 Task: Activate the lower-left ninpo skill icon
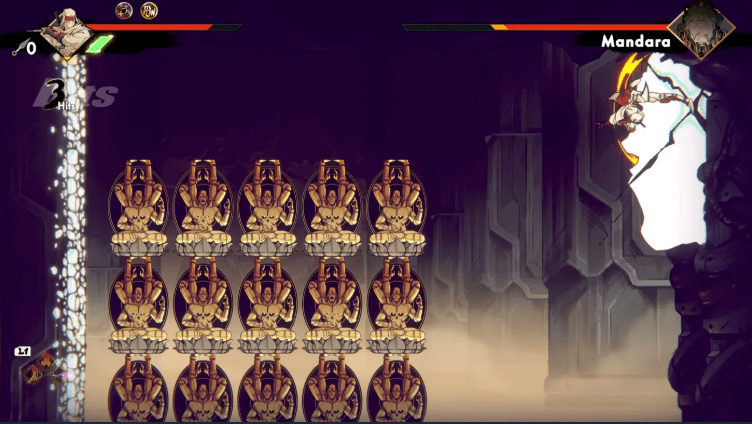(x=31, y=376)
